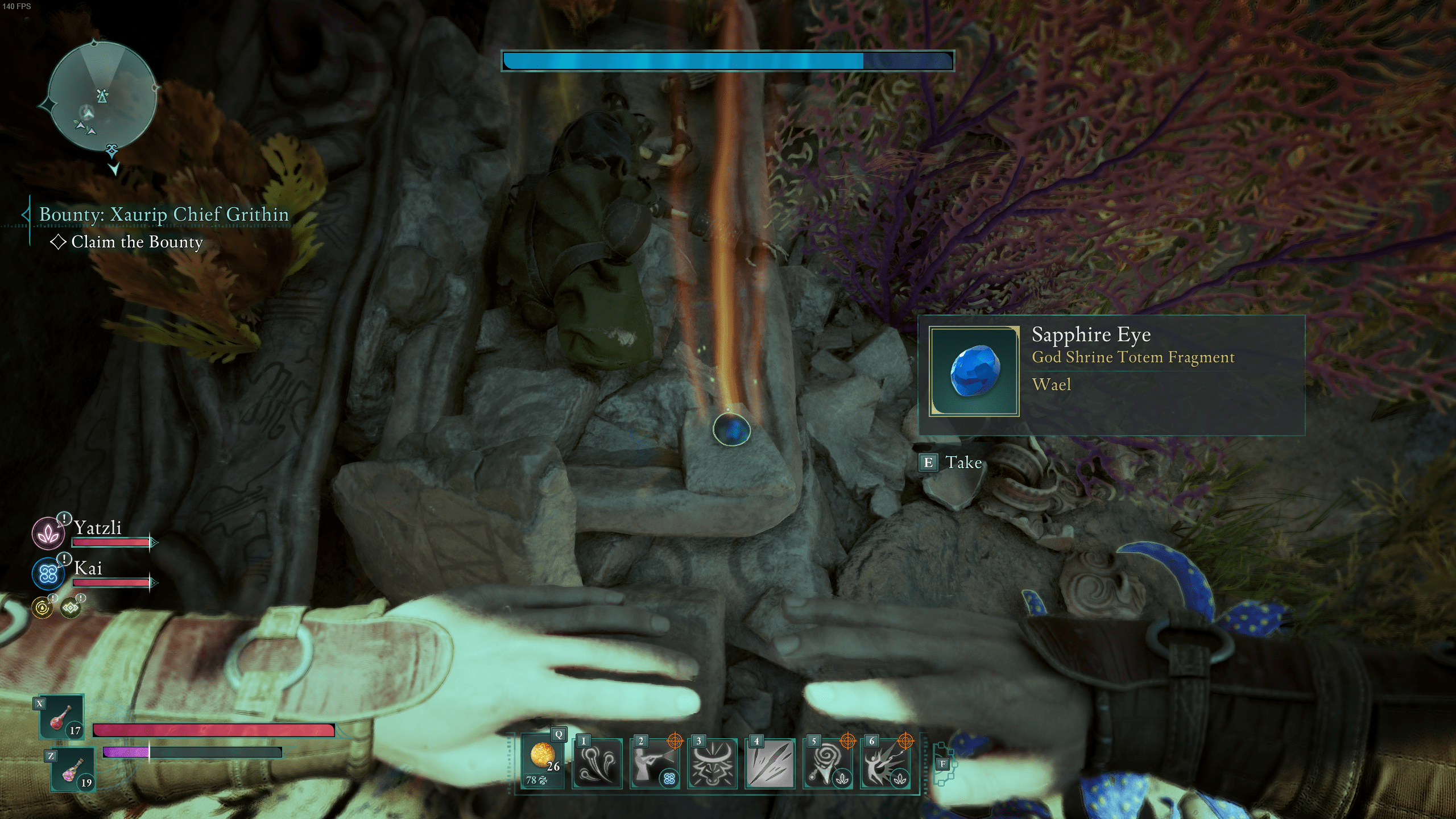Viewport: 1456px width, 819px height.
Task: Use the pink essence potion slot
Action: [x=73, y=770]
